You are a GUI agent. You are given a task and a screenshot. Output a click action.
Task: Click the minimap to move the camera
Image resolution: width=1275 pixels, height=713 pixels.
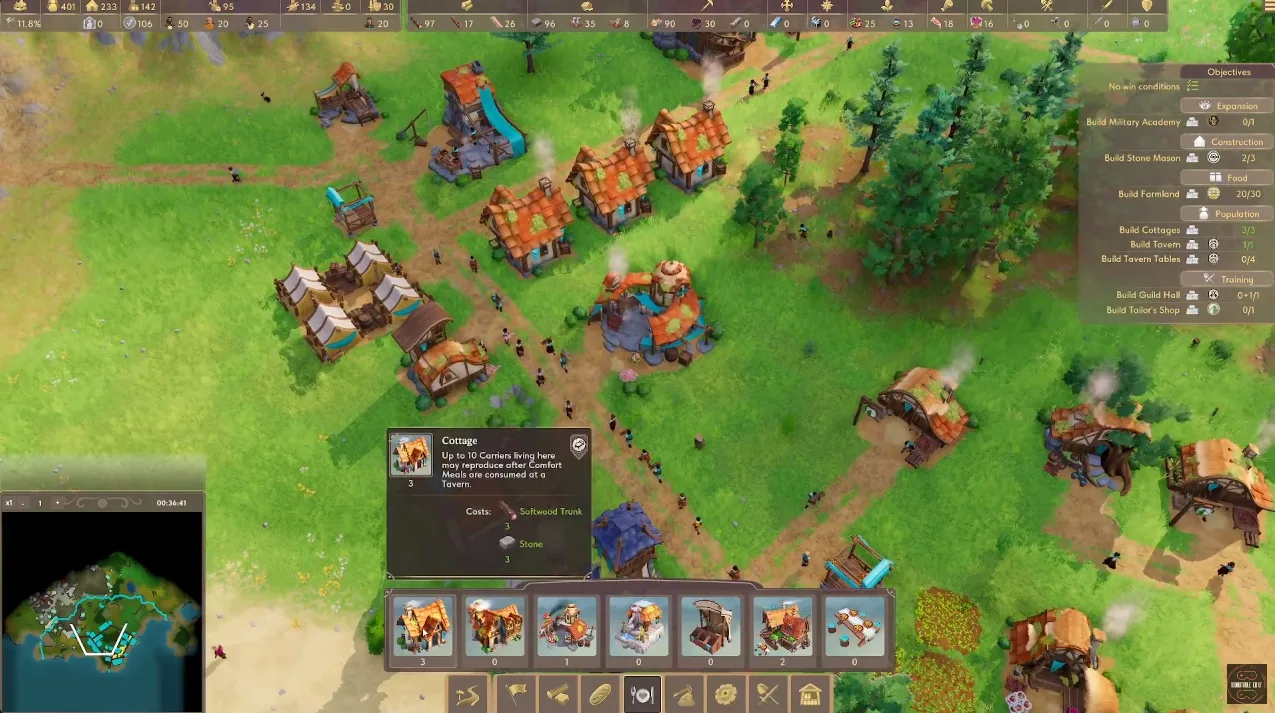(x=100, y=610)
